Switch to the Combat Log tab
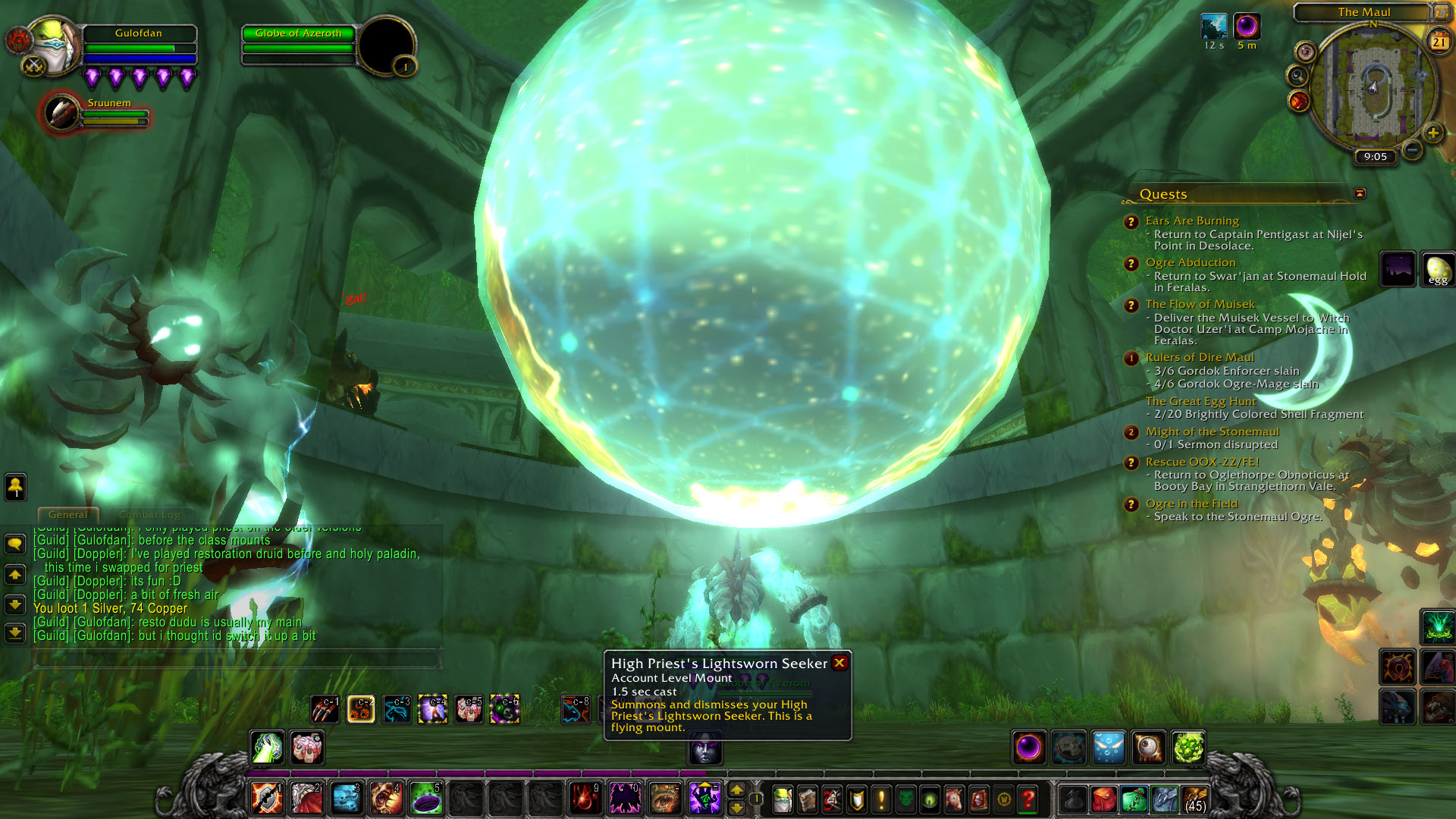The height and width of the screenshot is (819, 1456). coord(149,514)
